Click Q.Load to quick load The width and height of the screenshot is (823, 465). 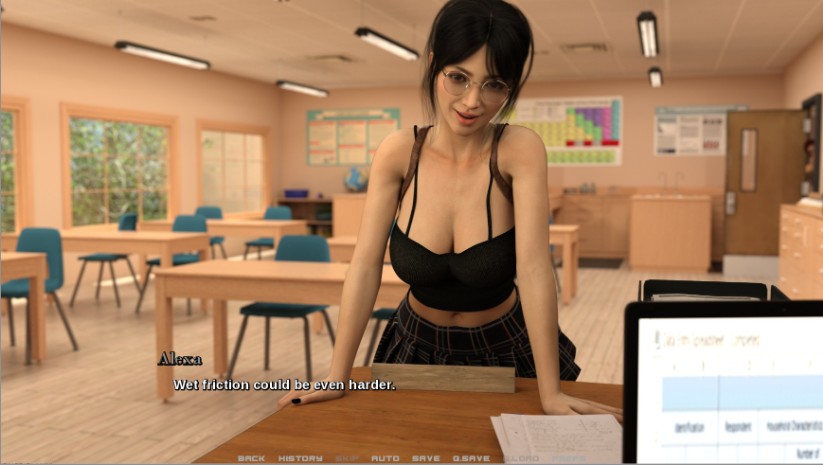(x=520, y=458)
